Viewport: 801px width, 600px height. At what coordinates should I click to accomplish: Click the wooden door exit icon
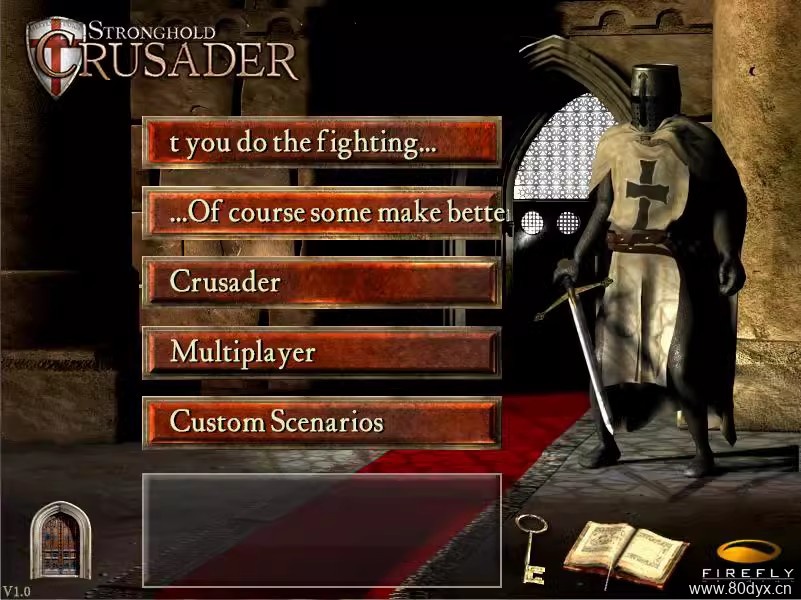[59, 541]
